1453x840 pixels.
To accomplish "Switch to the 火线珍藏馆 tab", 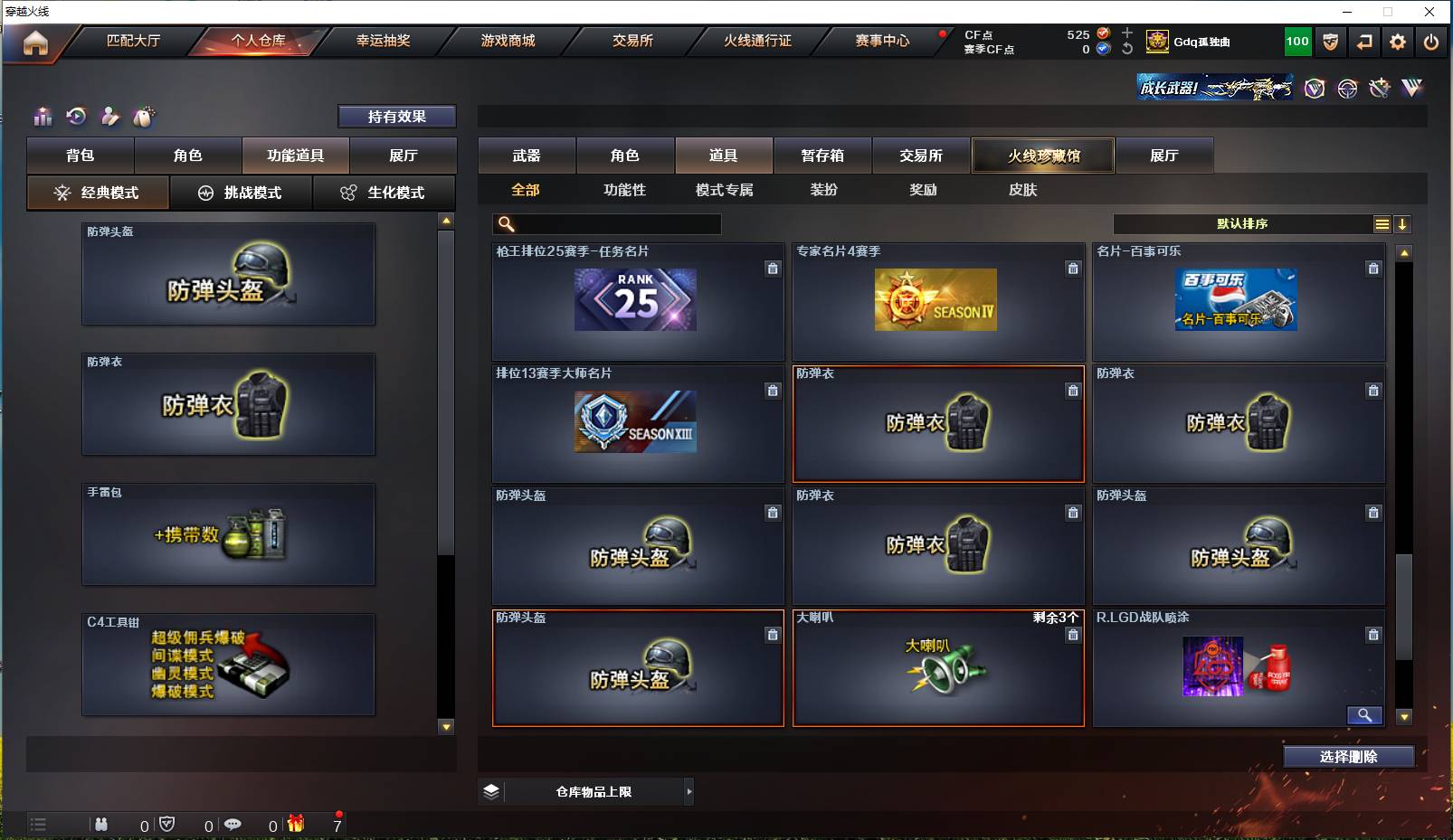I will coord(1042,155).
